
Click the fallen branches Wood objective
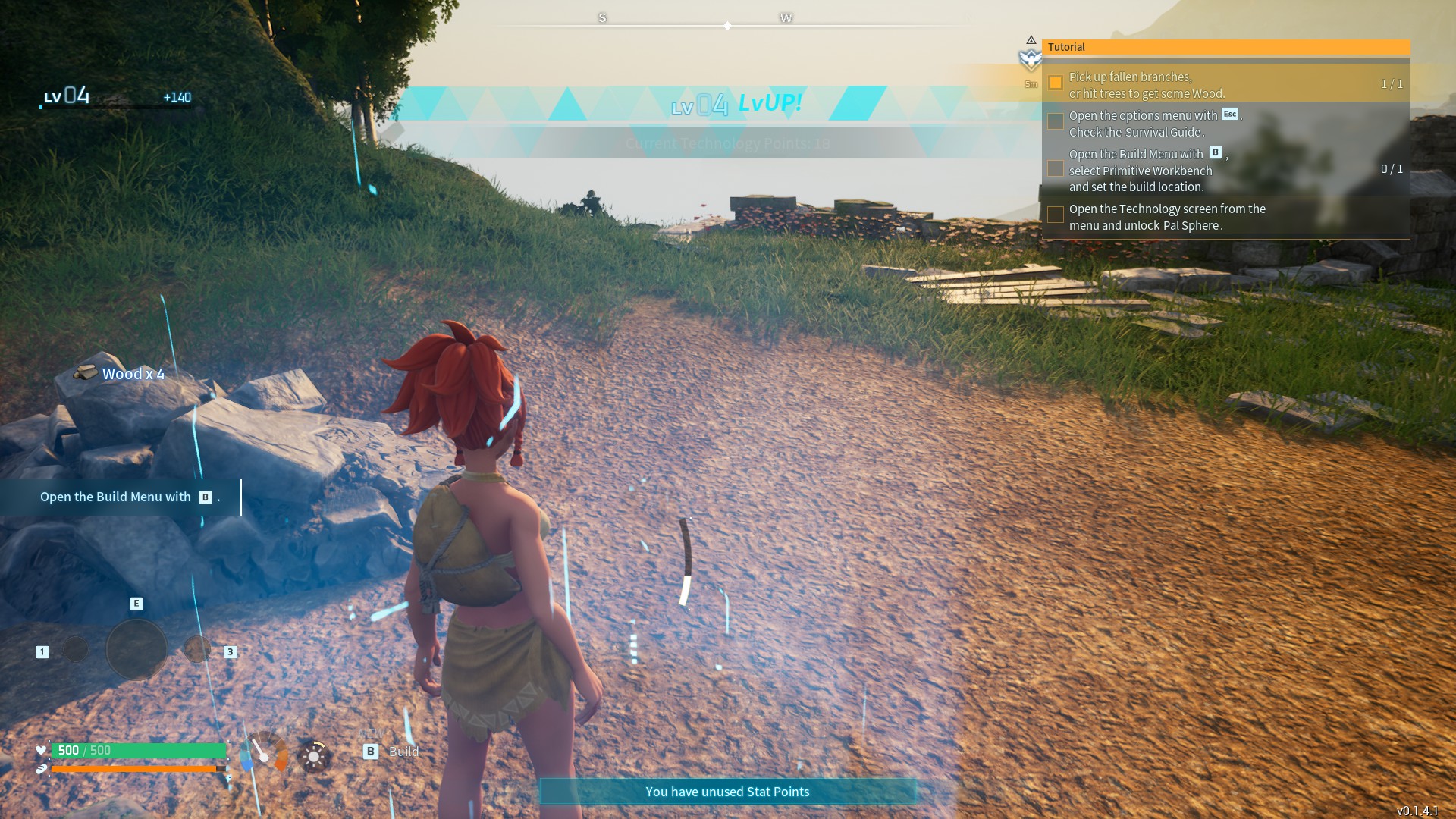(x=1147, y=85)
